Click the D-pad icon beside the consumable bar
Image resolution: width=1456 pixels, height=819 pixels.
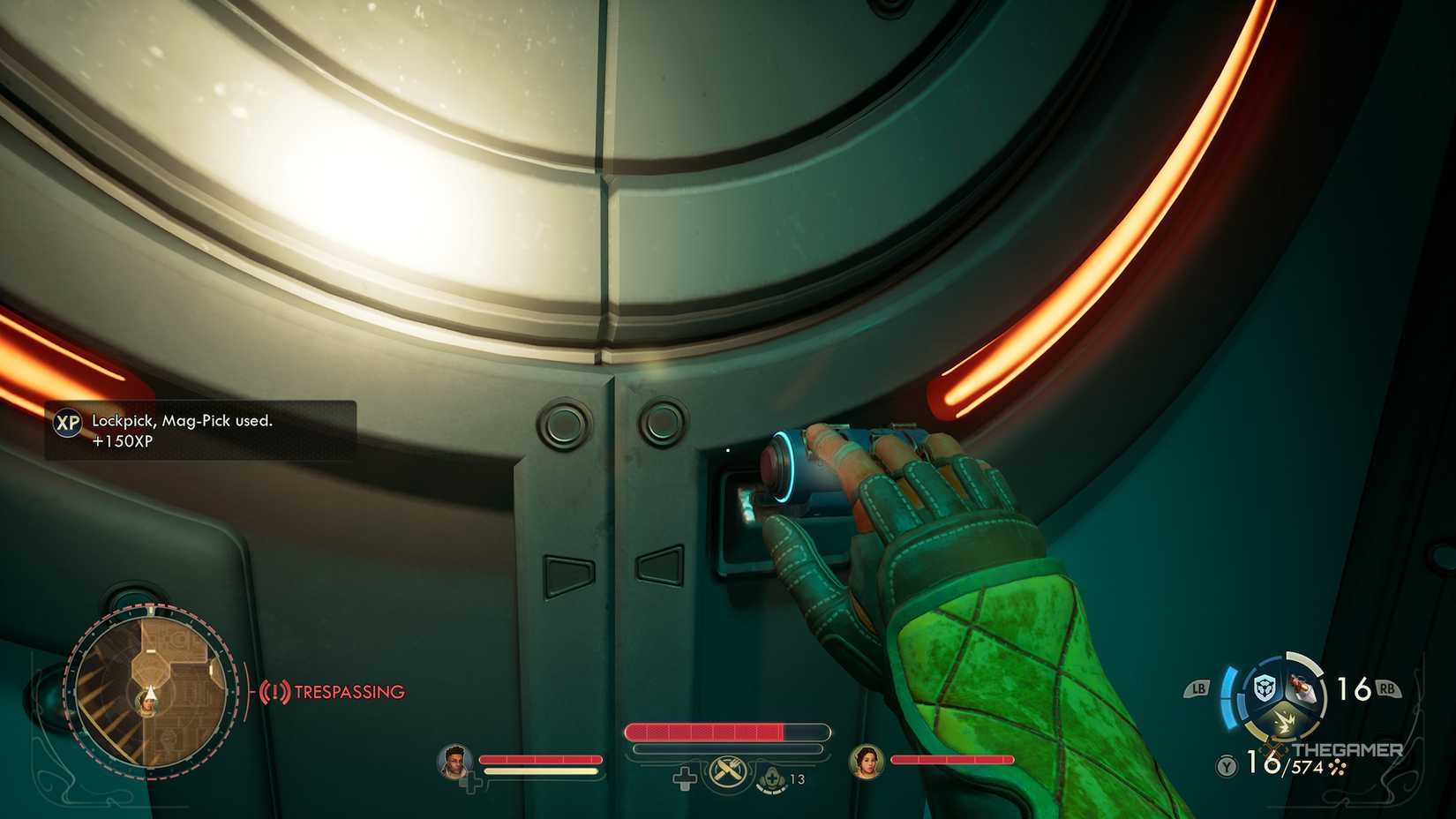click(685, 778)
